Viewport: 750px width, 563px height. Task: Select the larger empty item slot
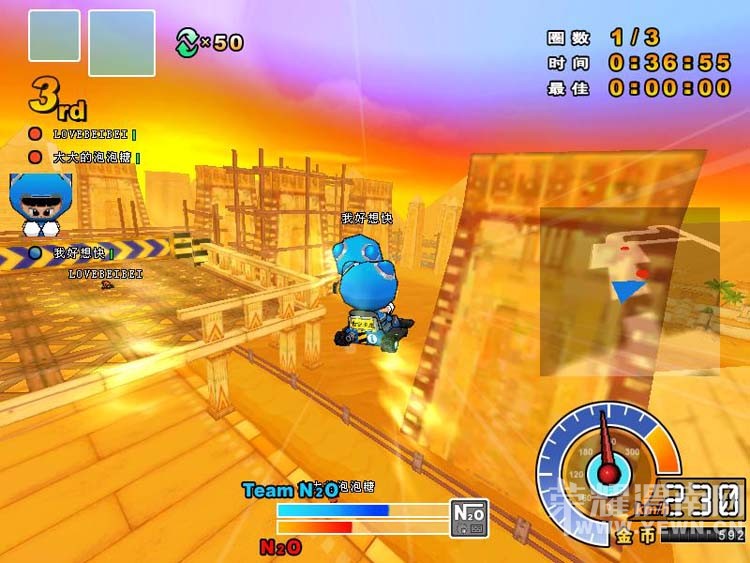(x=122, y=43)
